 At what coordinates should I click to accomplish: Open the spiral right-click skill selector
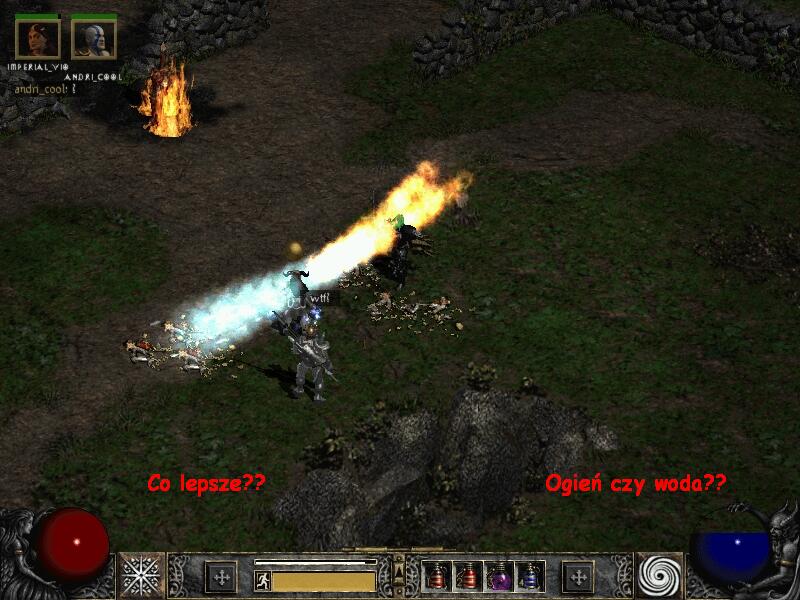pyautogui.click(x=660, y=575)
